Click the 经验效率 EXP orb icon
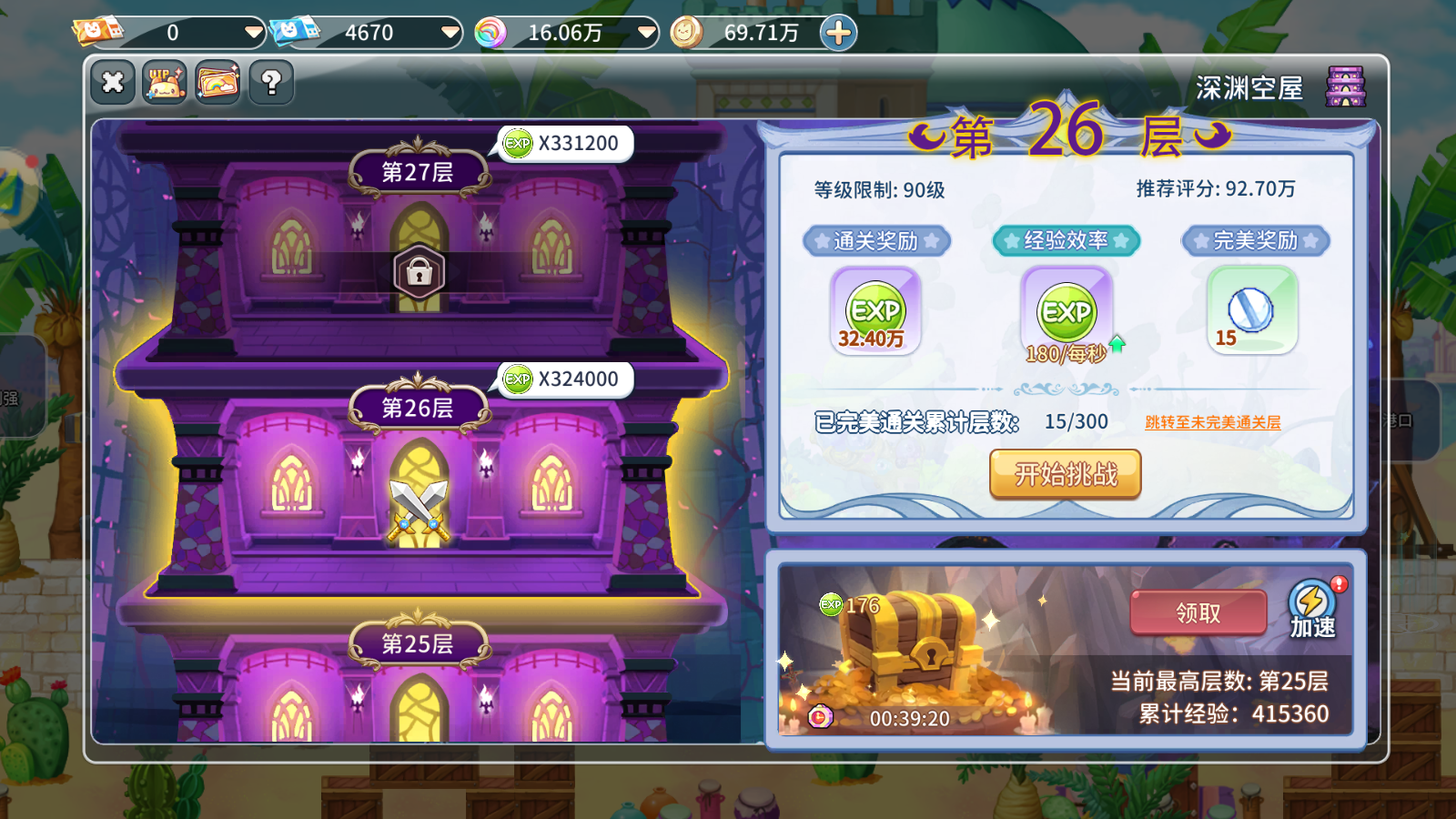The width and height of the screenshot is (1456, 819). (x=1065, y=312)
